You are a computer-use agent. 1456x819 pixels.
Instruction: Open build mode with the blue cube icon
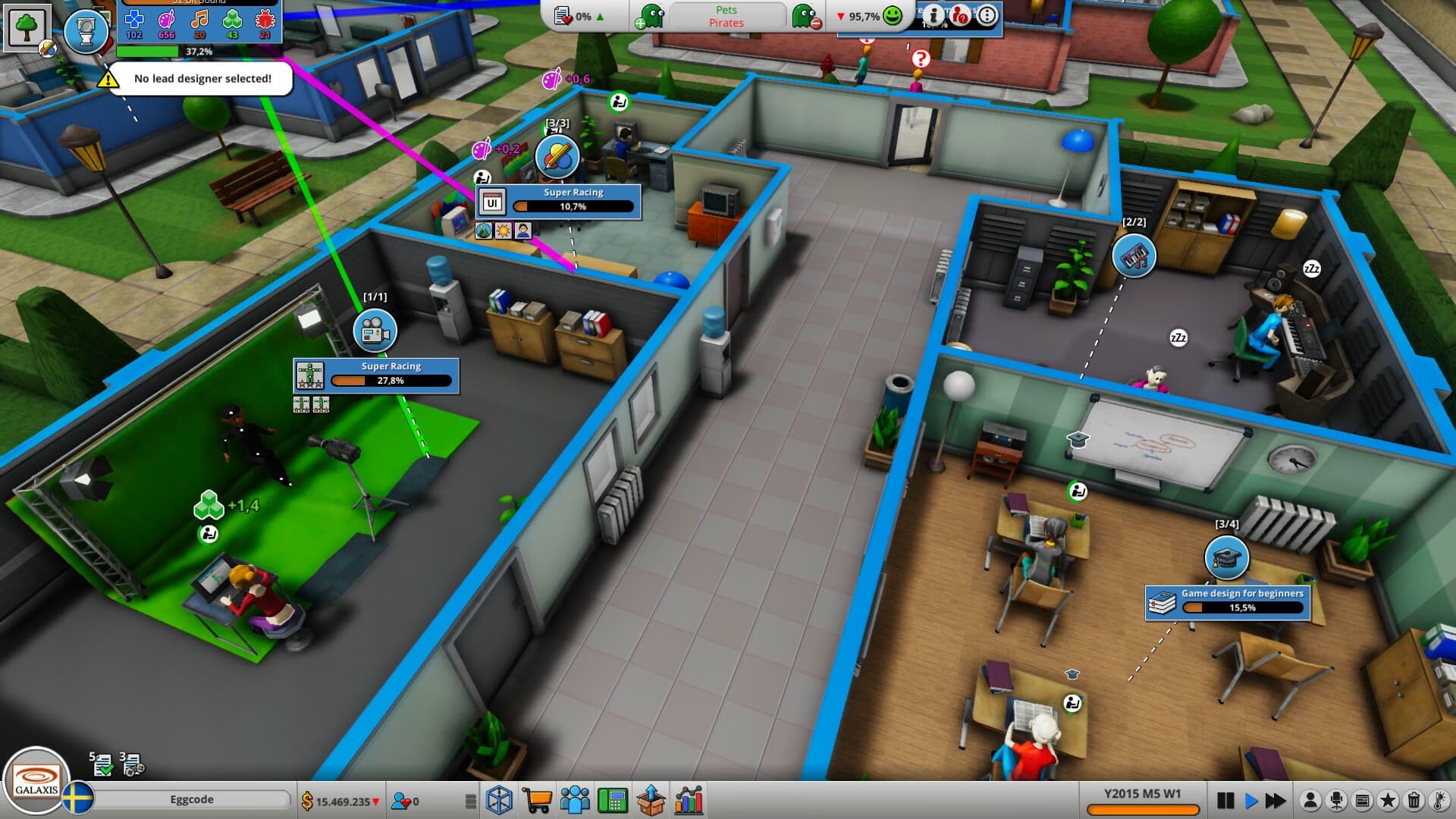(498, 800)
